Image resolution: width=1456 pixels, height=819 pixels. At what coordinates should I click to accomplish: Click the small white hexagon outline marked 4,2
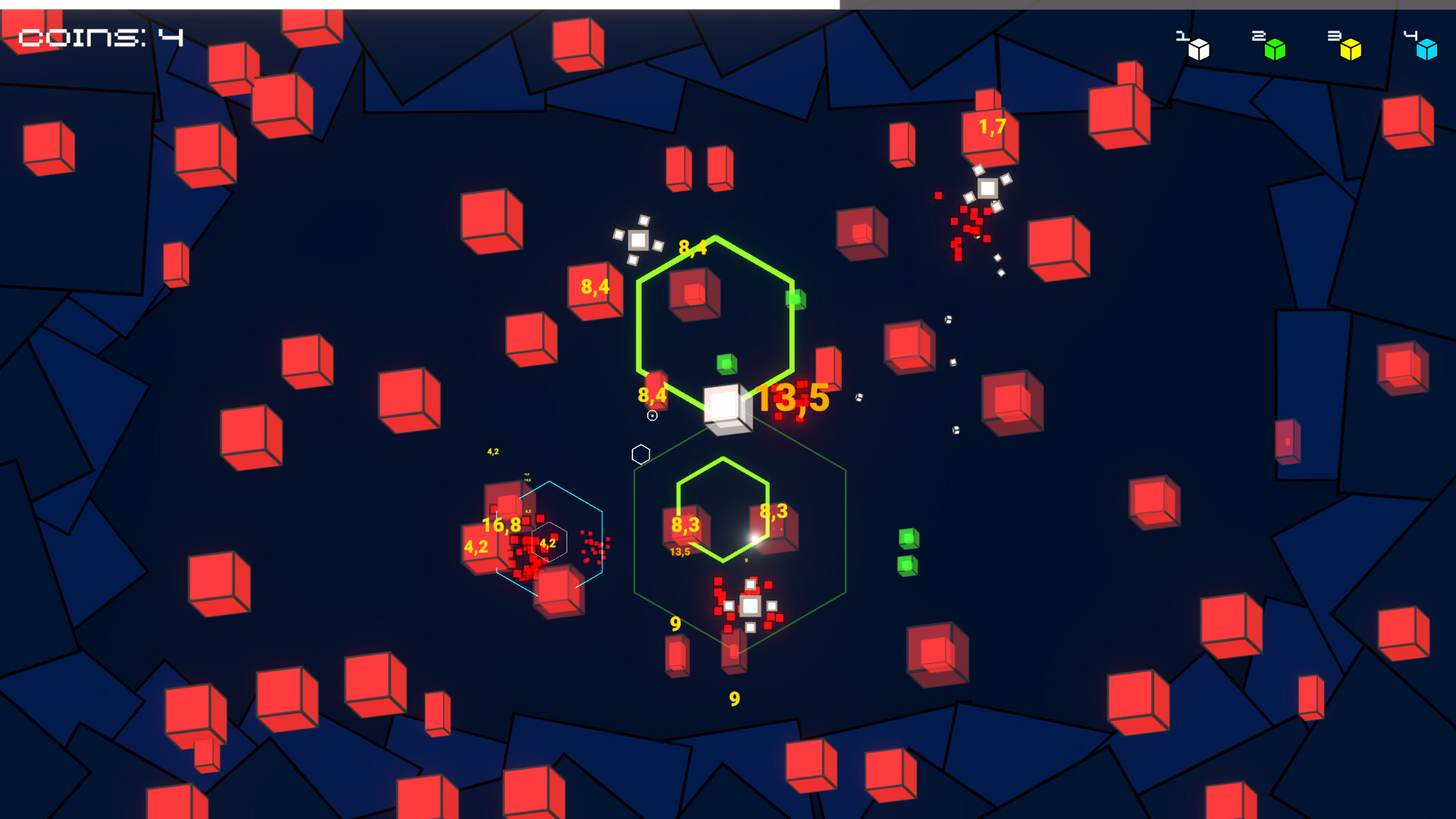point(549,543)
